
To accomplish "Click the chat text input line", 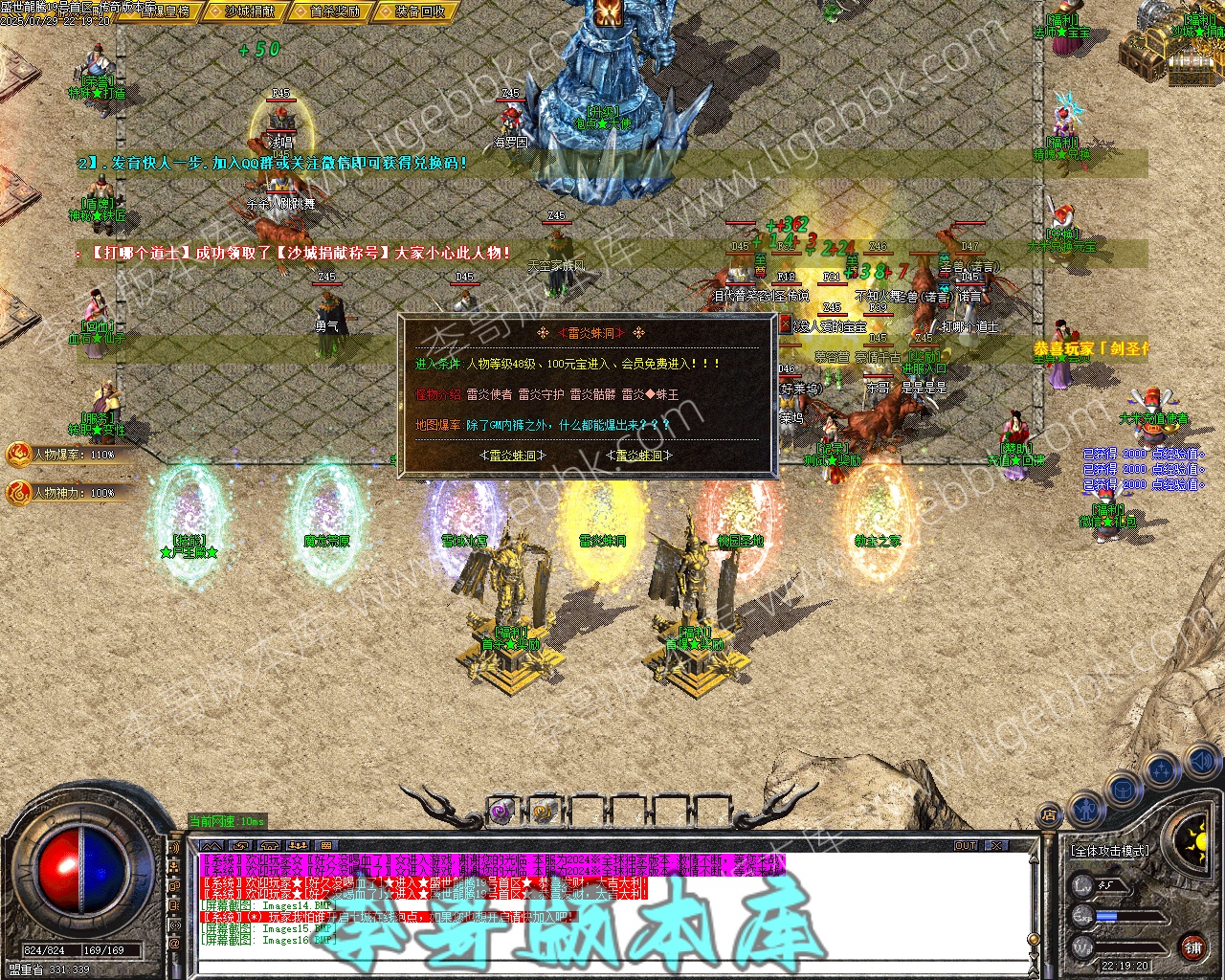I will point(612,965).
